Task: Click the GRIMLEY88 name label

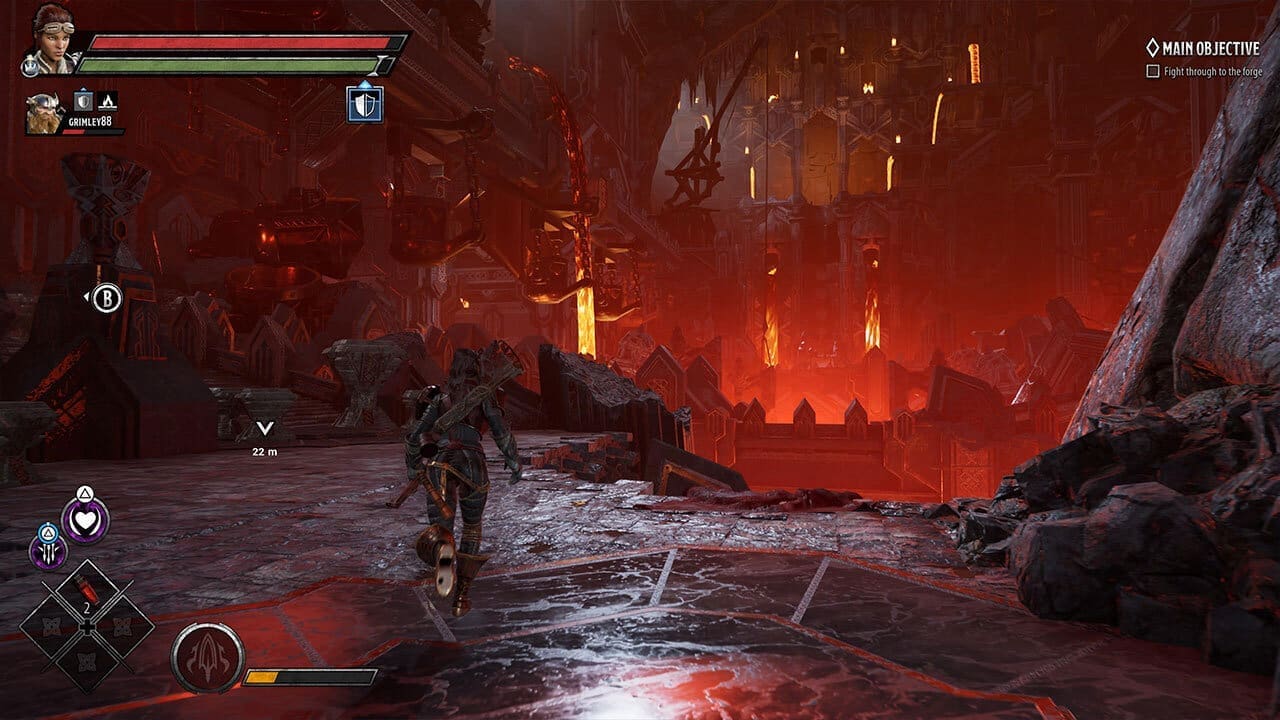Action: coord(88,122)
